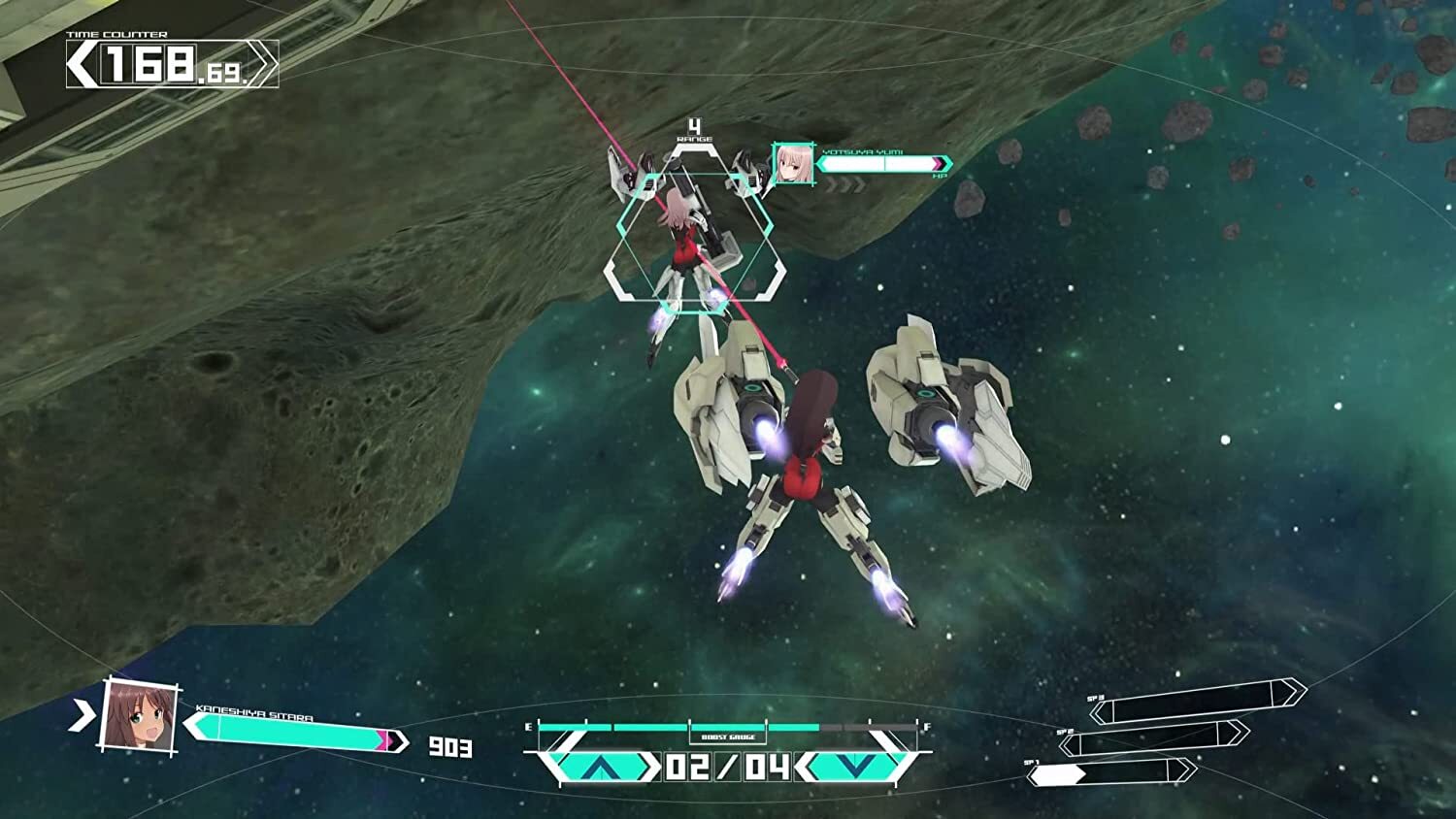Click the down arrow beside the 02/04 counter
The width and height of the screenshot is (1456, 819).
[854, 767]
